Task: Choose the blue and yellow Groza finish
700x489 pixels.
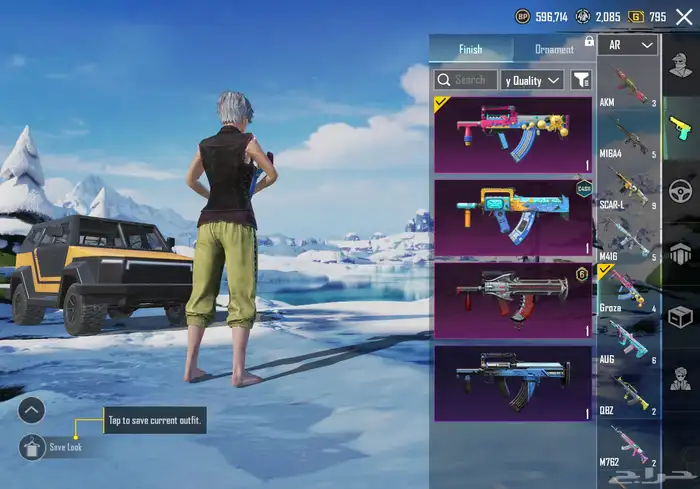Action: (x=514, y=217)
